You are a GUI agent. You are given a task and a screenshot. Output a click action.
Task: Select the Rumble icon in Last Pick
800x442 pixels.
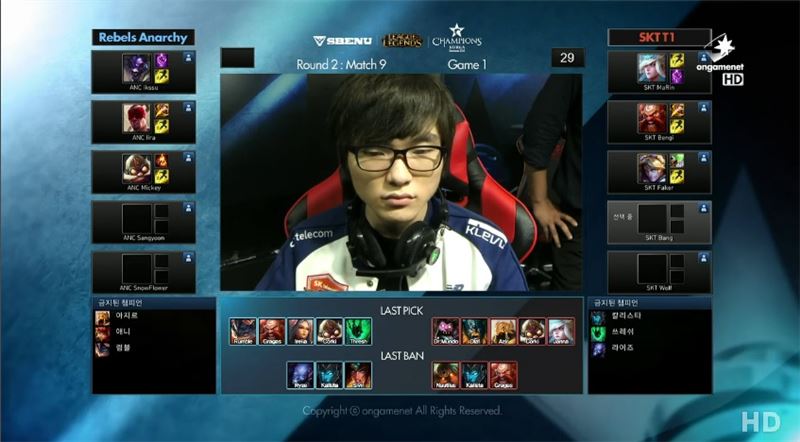coord(243,332)
